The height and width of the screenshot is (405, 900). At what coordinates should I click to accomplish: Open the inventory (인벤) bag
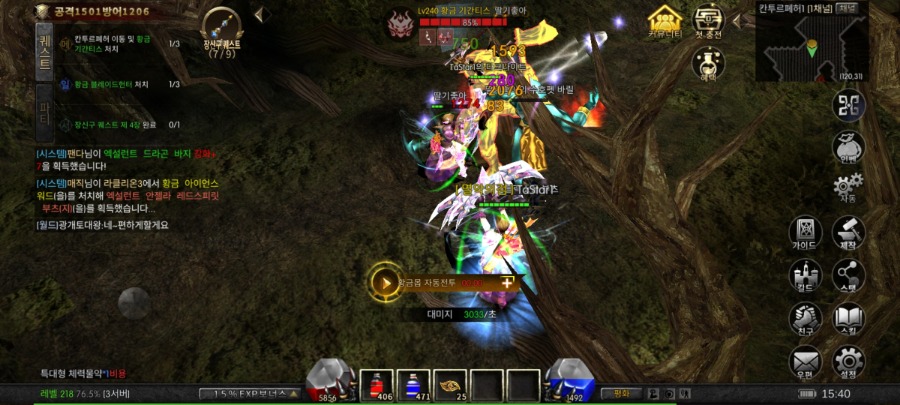click(848, 149)
